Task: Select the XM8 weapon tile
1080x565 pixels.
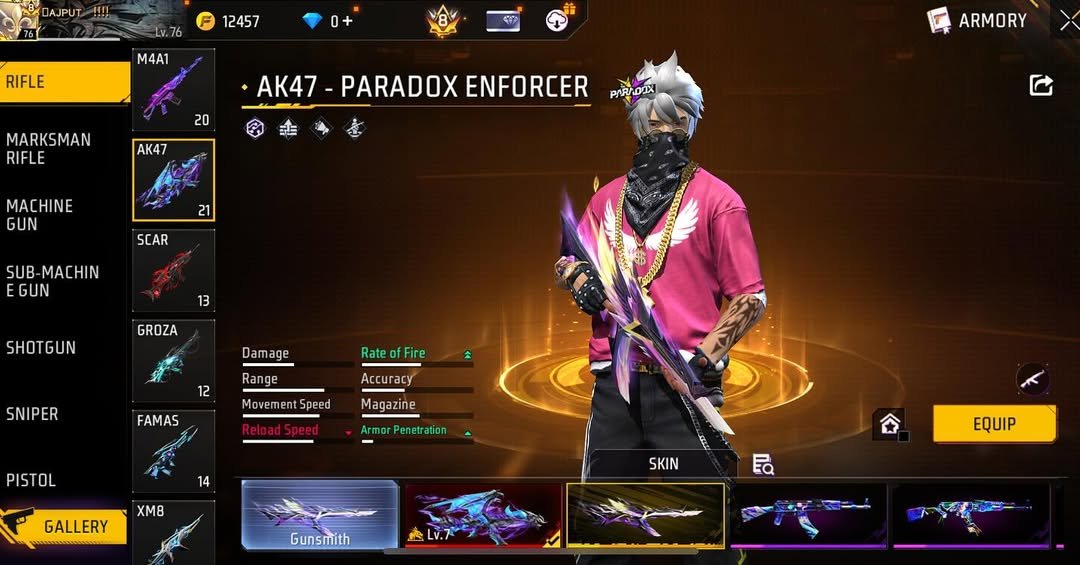Action: pyautogui.click(x=173, y=530)
